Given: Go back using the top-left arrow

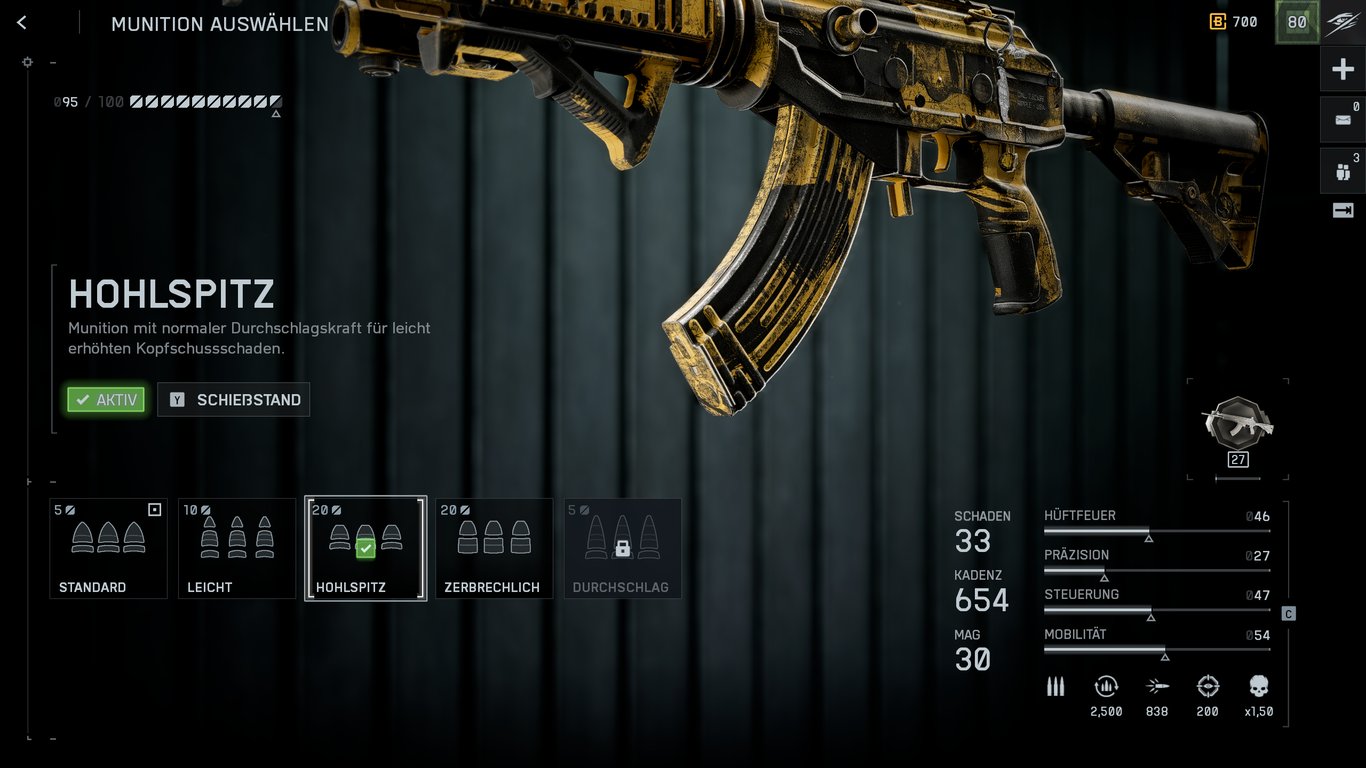Looking at the screenshot, I should tap(22, 23).
